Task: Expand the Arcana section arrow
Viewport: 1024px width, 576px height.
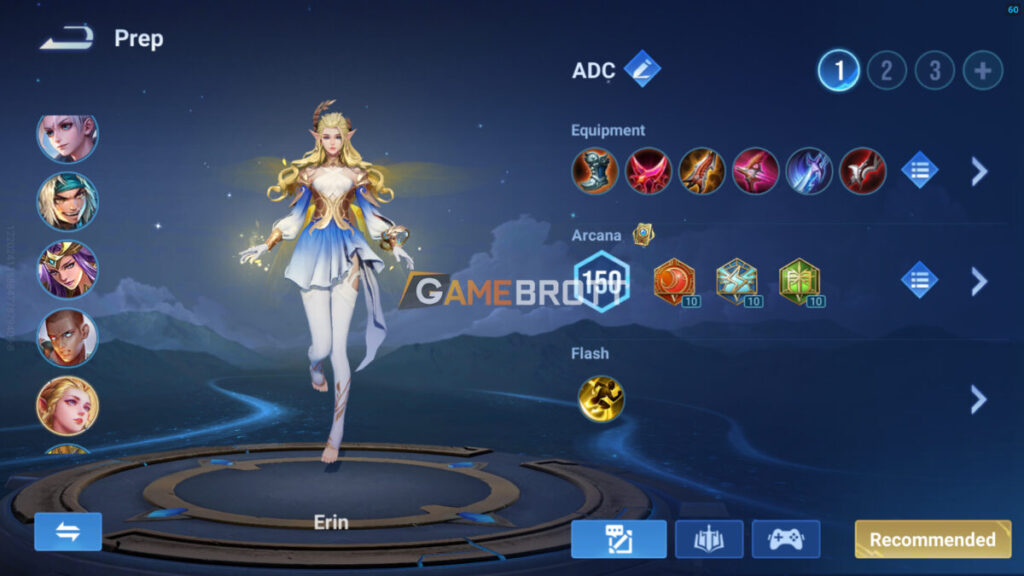Action: 979,281
